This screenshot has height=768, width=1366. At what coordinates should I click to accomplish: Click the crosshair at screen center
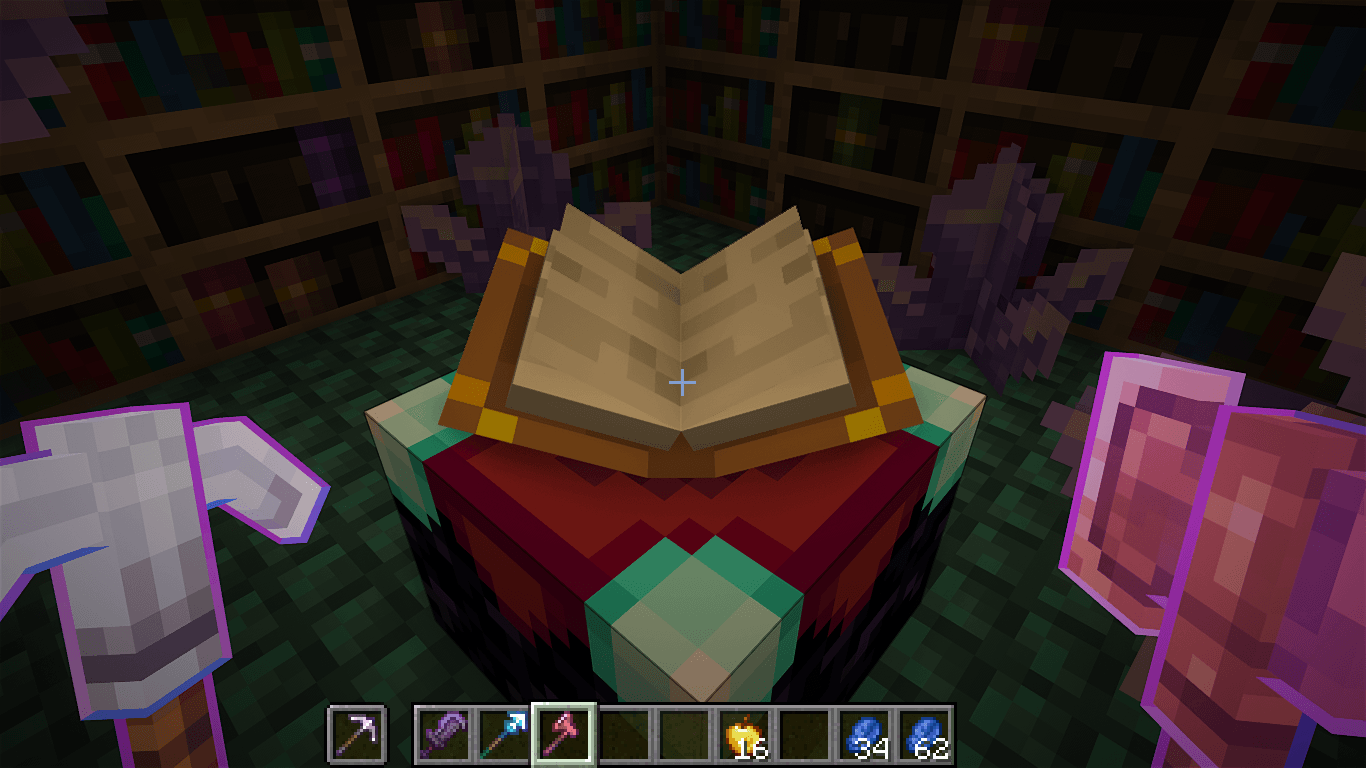tap(683, 381)
